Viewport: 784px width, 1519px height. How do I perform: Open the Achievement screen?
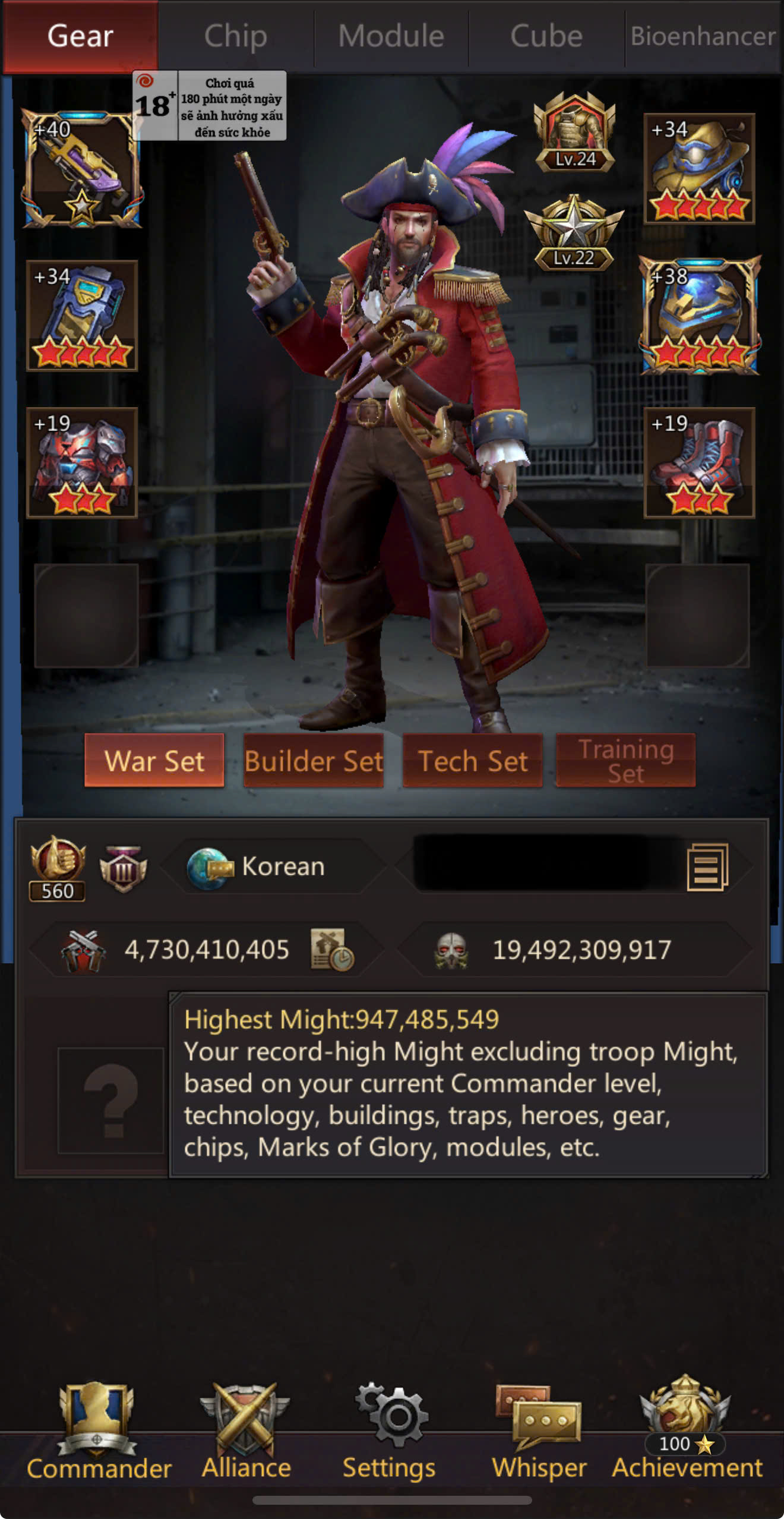pos(687,1432)
